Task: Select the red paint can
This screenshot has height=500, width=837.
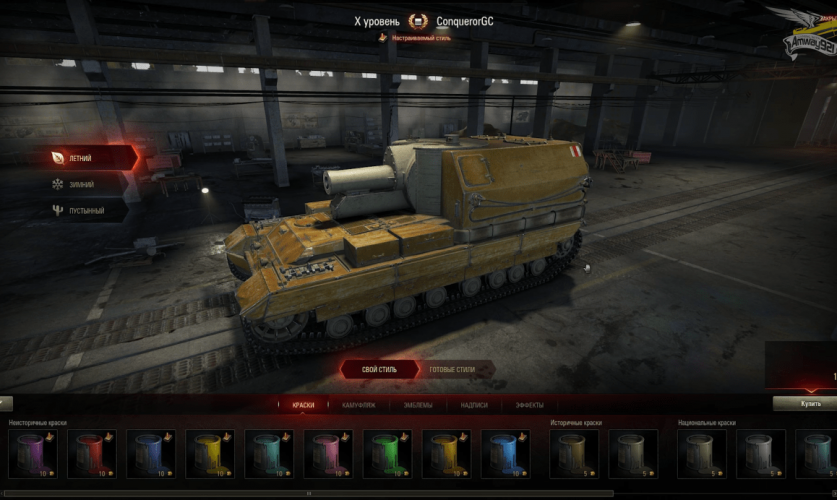Action: pos(92,453)
